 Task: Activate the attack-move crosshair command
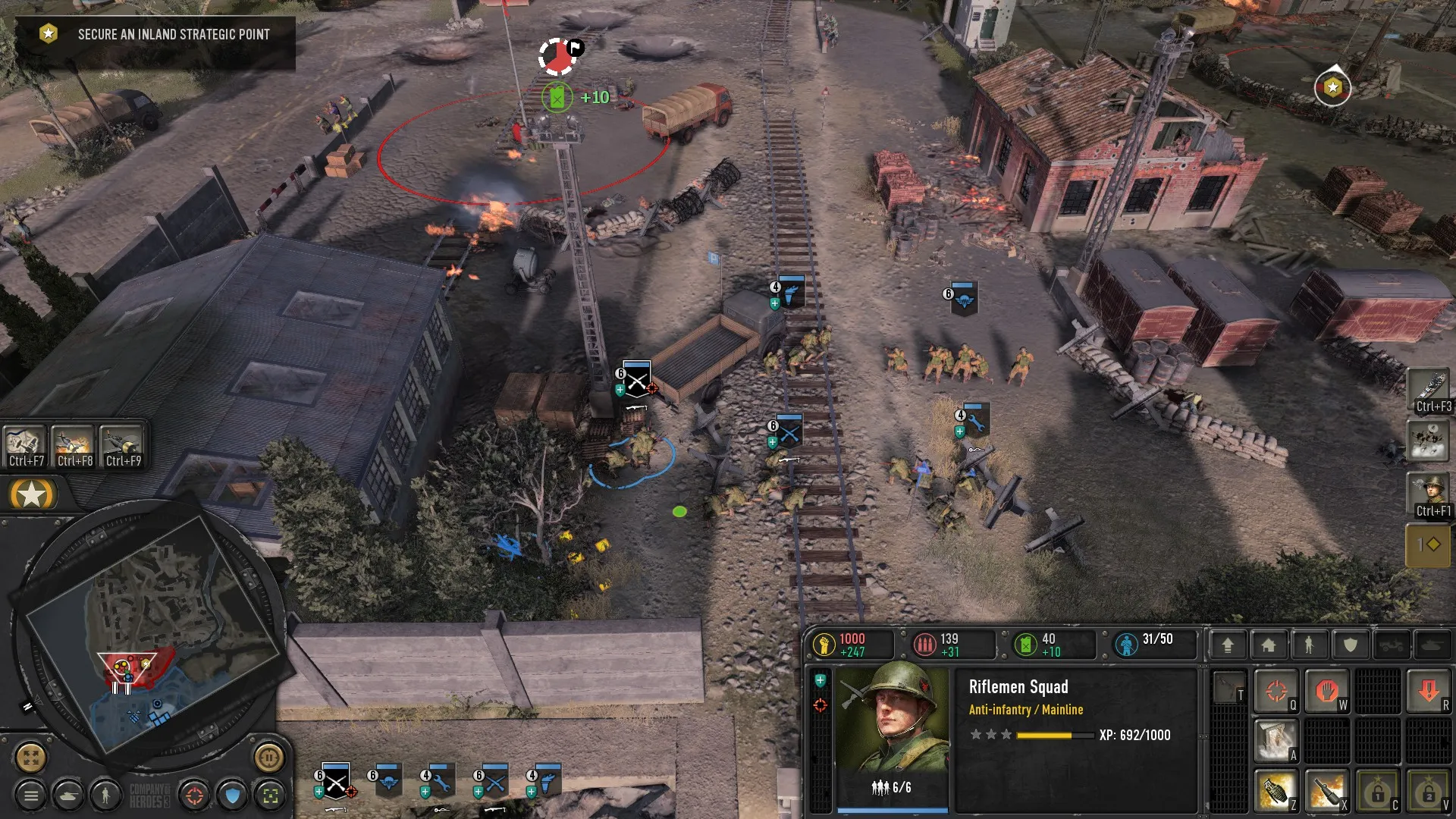click(x=1276, y=691)
